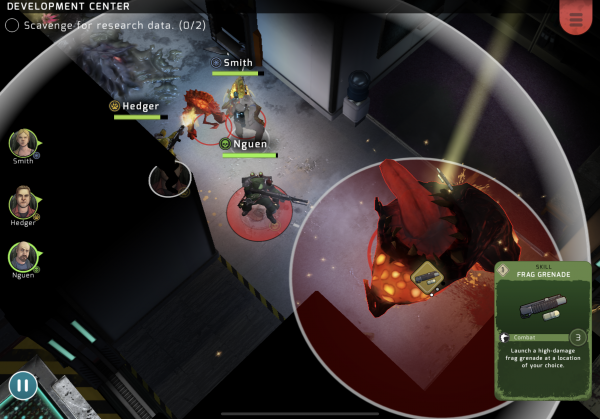The width and height of the screenshot is (600, 419).
Task: Select Hedger's squad portrait
Action: [23, 204]
